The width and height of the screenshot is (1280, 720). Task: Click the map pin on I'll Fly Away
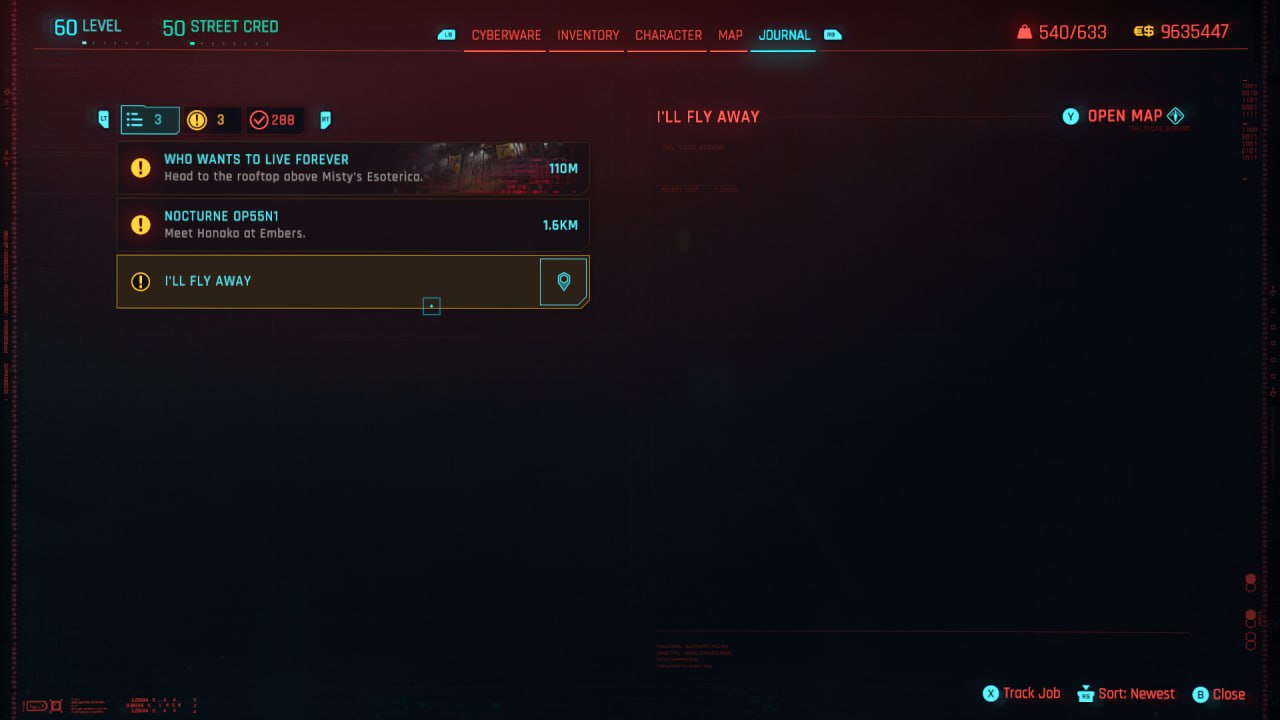pyautogui.click(x=563, y=281)
